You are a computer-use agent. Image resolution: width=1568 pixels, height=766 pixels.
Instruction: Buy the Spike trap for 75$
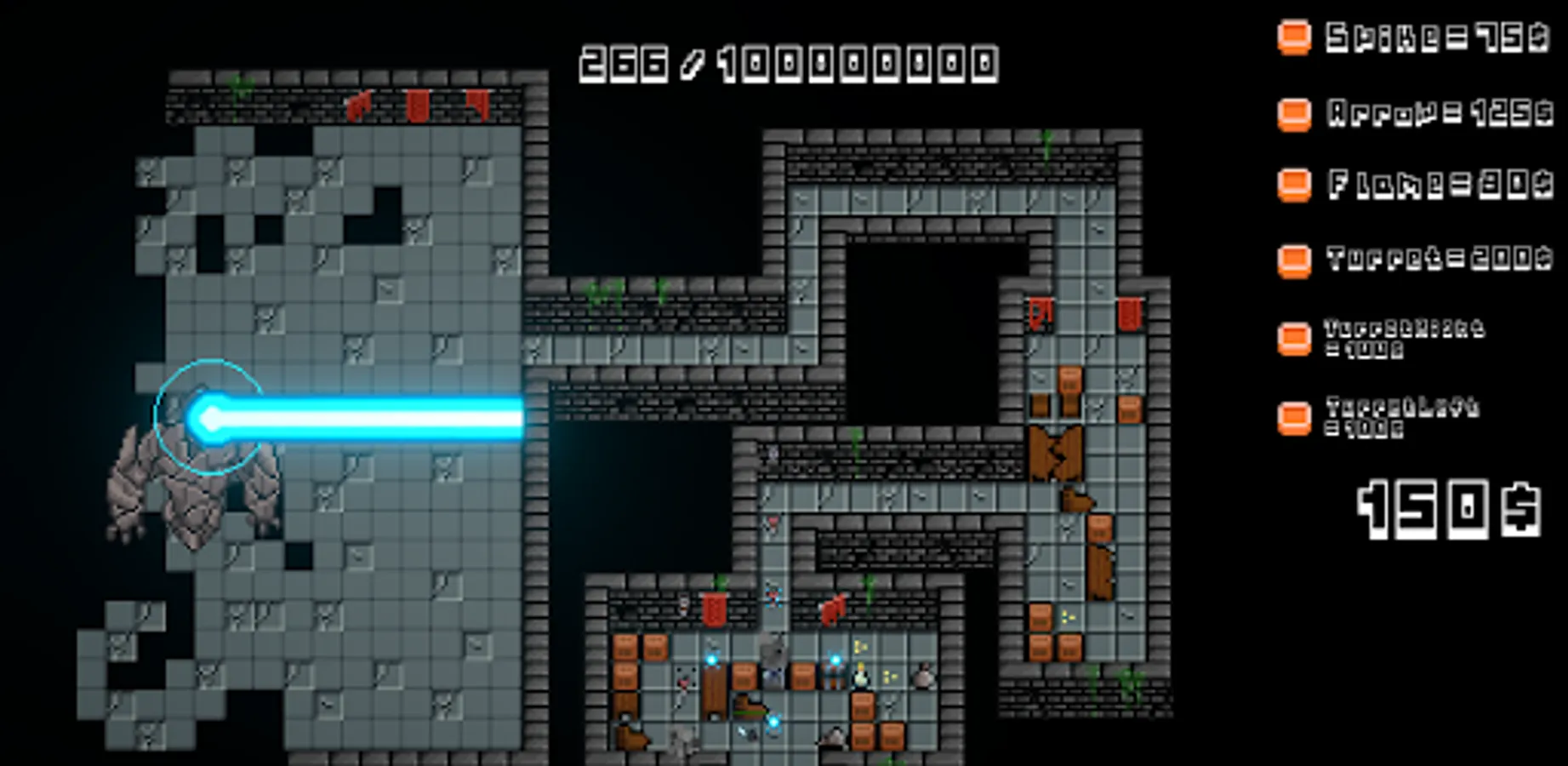[1294, 37]
